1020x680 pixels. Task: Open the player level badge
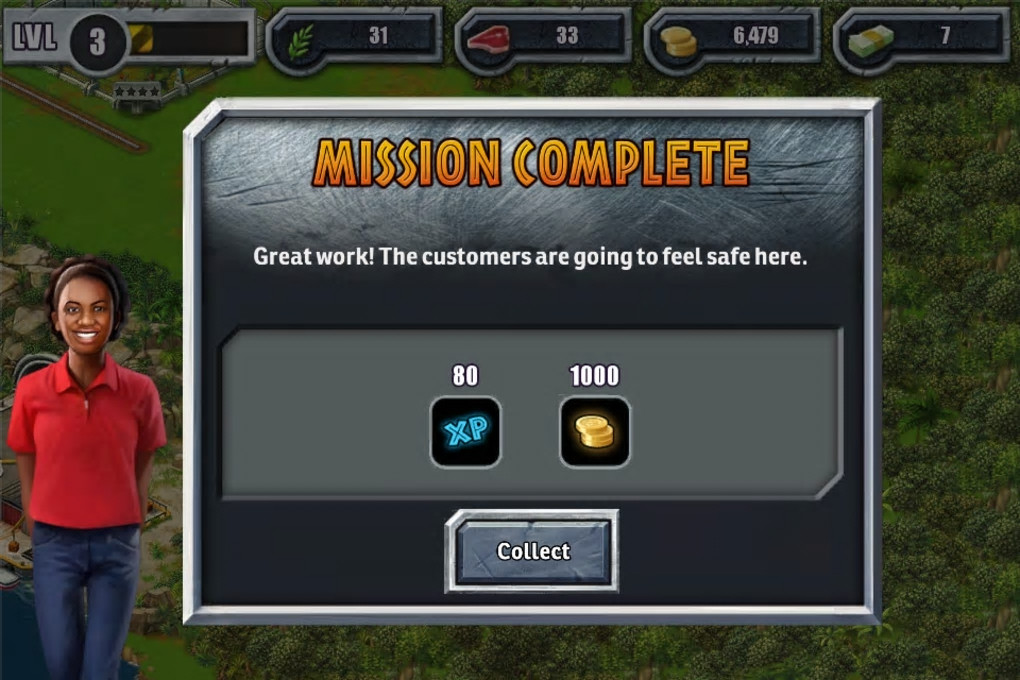(x=97, y=41)
